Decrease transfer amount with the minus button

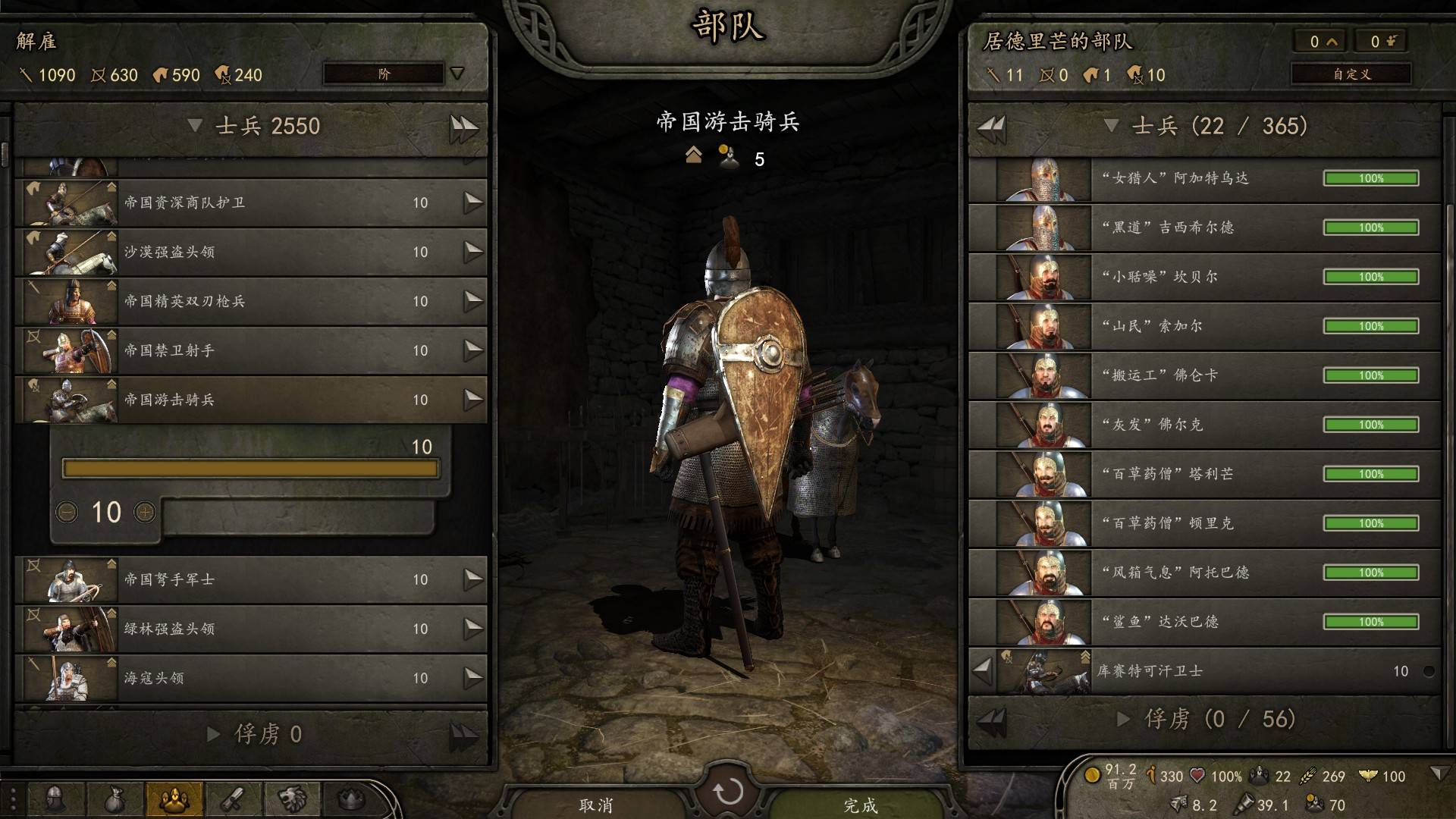67,513
